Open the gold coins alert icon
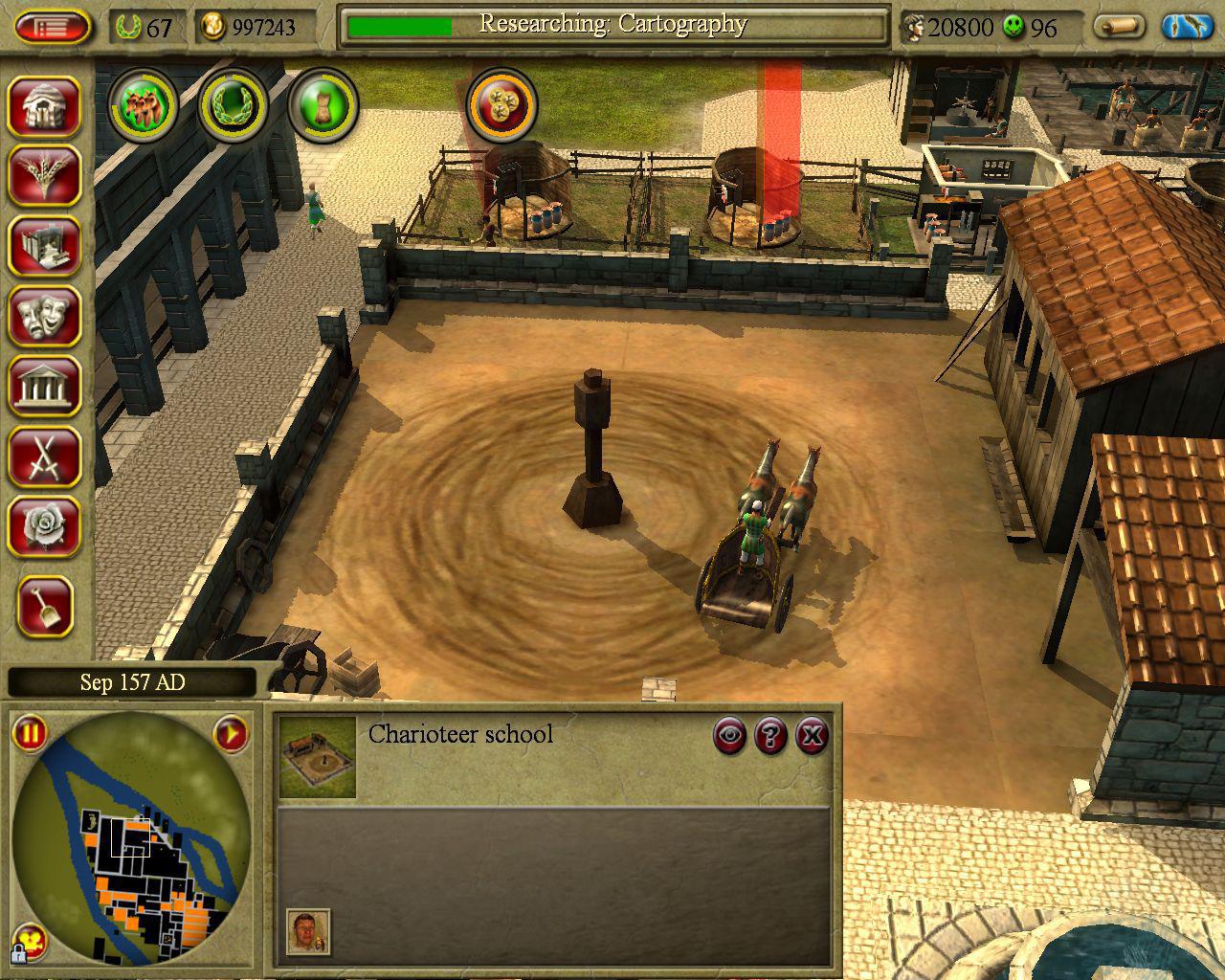 [x=501, y=103]
